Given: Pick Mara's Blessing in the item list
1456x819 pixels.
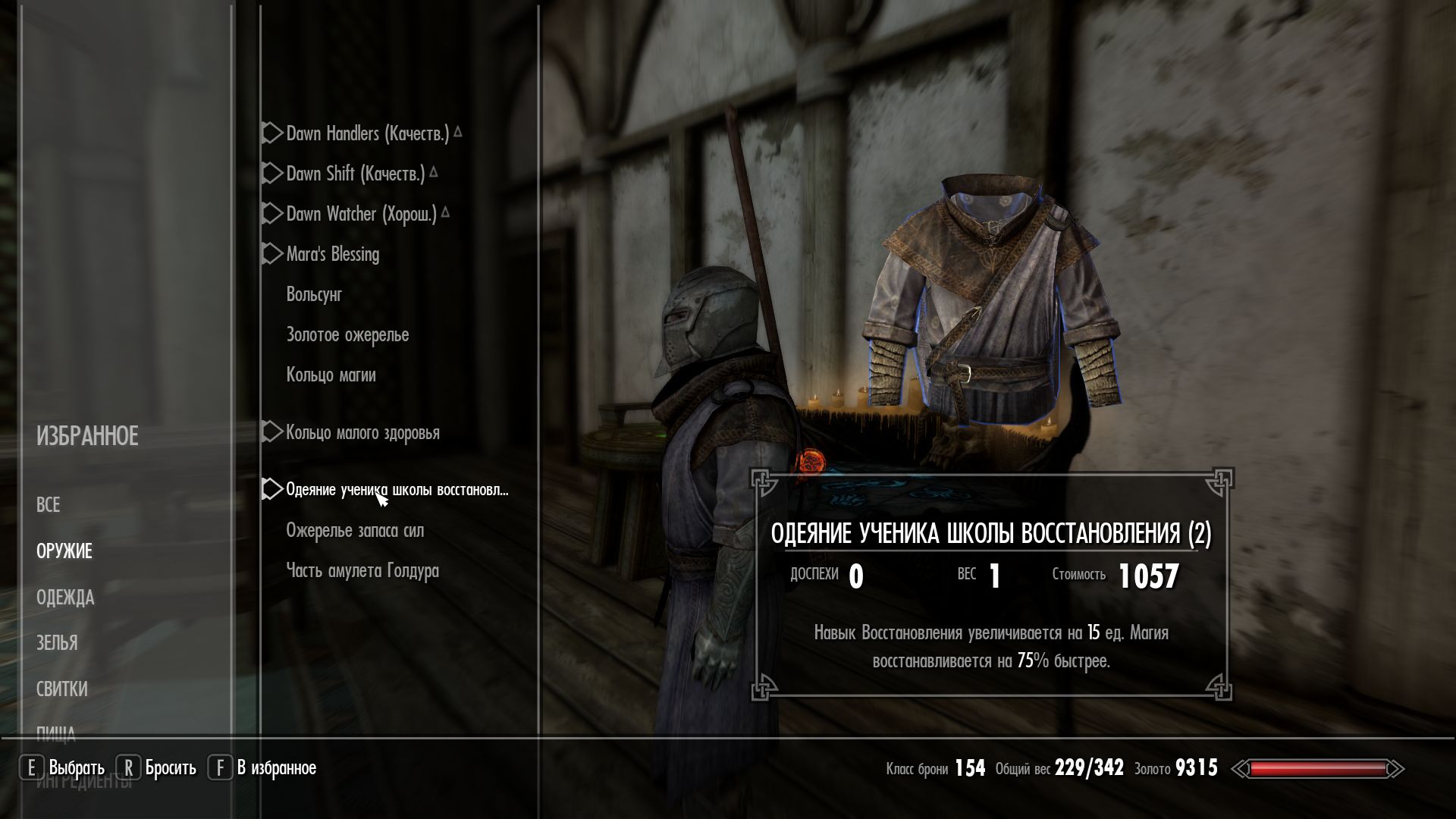Looking at the screenshot, I should pyautogui.click(x=332, y=255).
